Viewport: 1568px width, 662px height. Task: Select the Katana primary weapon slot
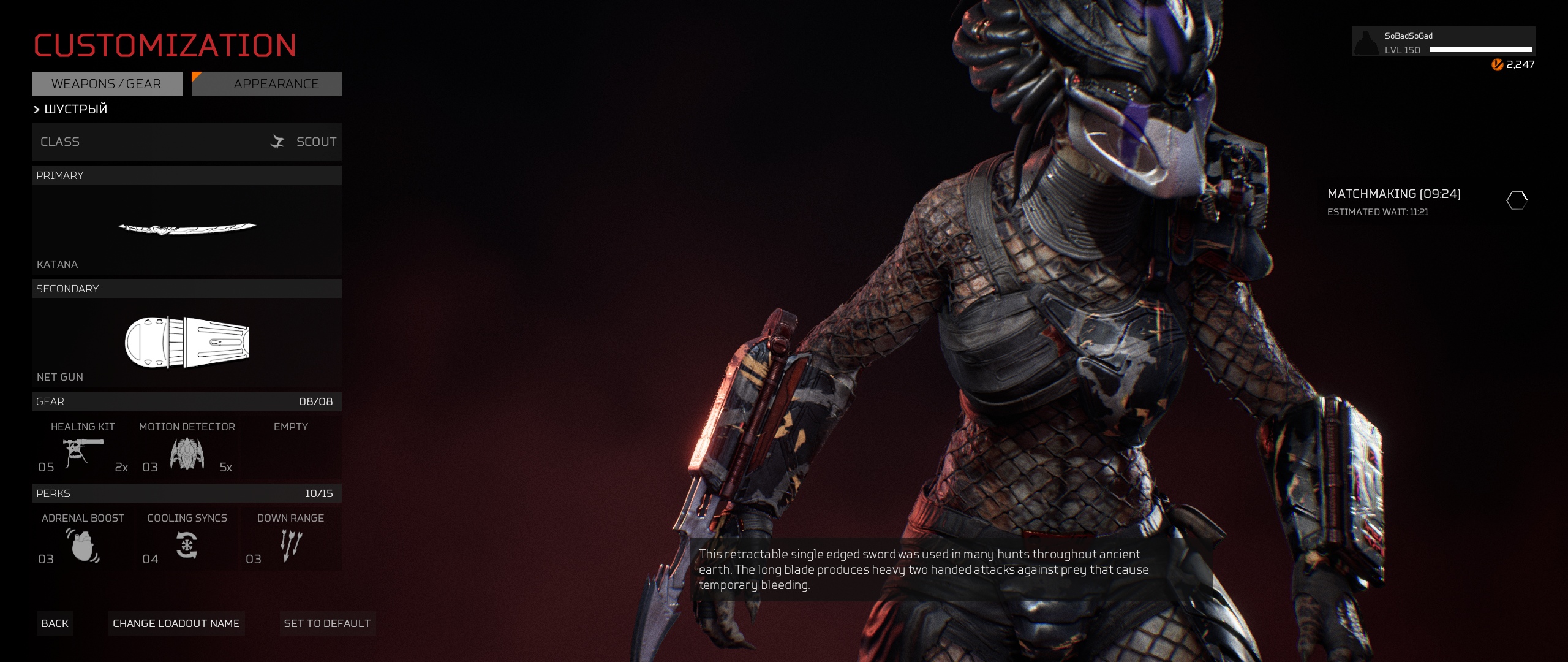pyautogui.click(x=187, y=230)
